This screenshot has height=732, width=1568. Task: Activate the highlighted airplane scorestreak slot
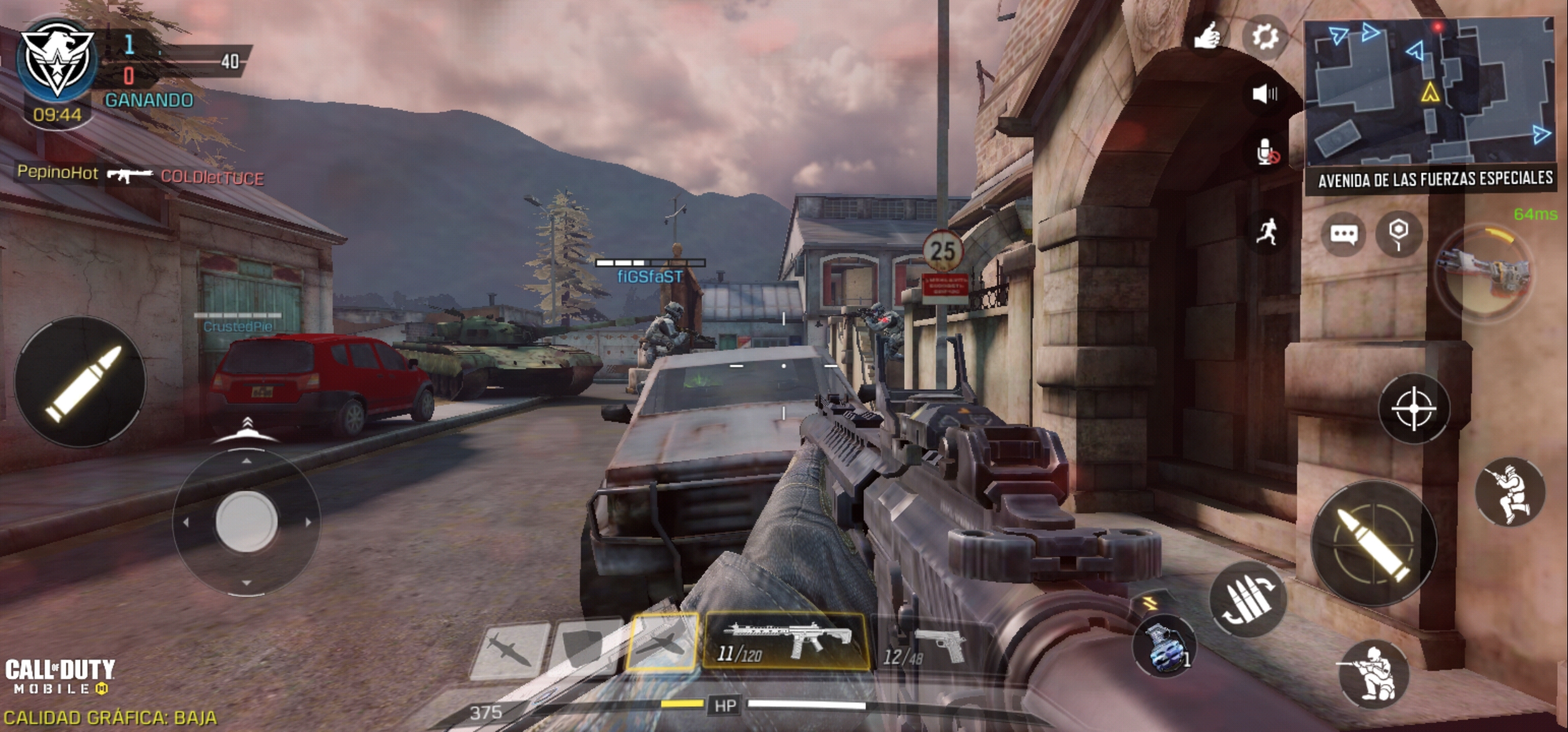point(662,643)
